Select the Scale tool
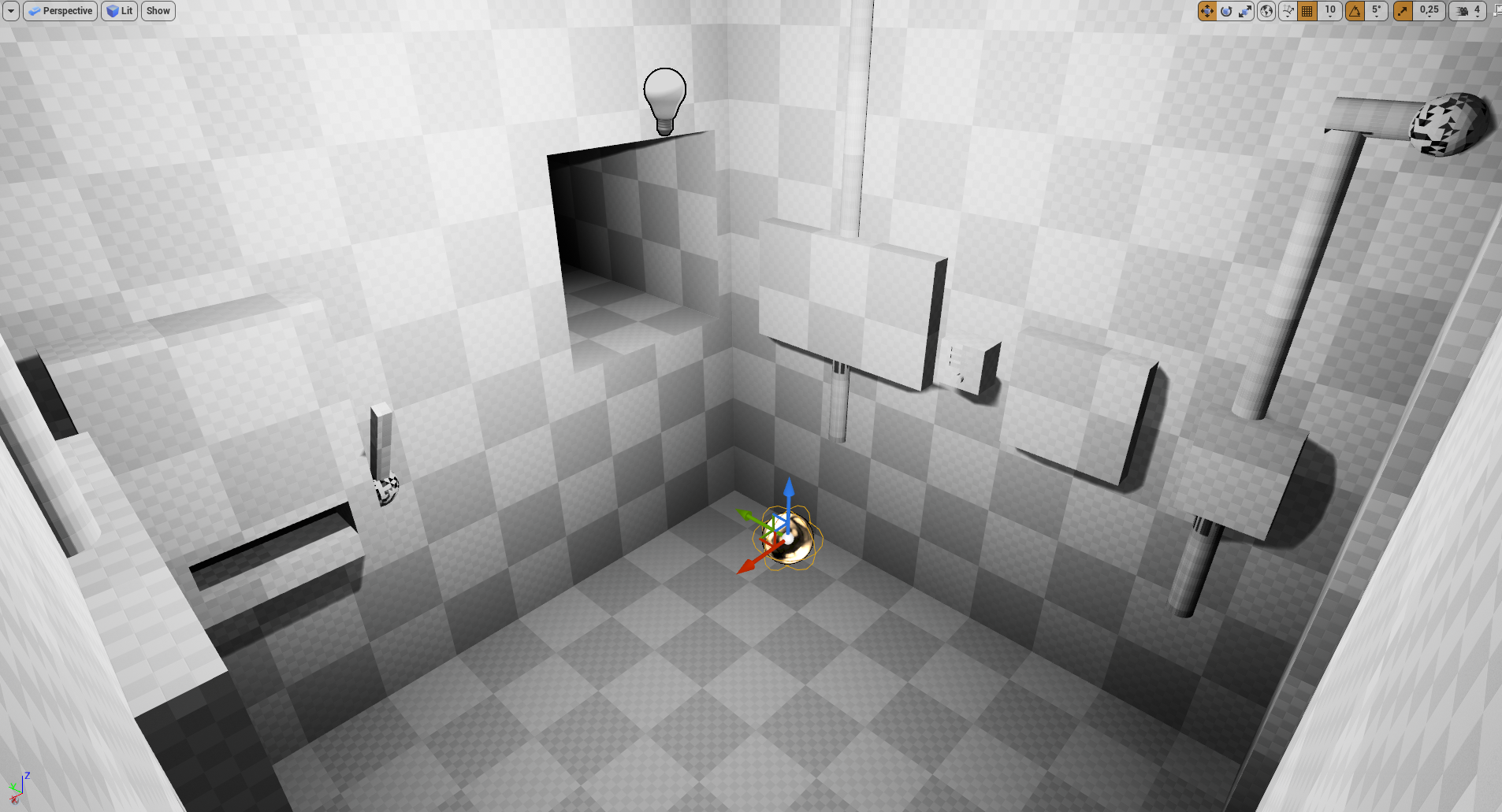 (1246, 11)
